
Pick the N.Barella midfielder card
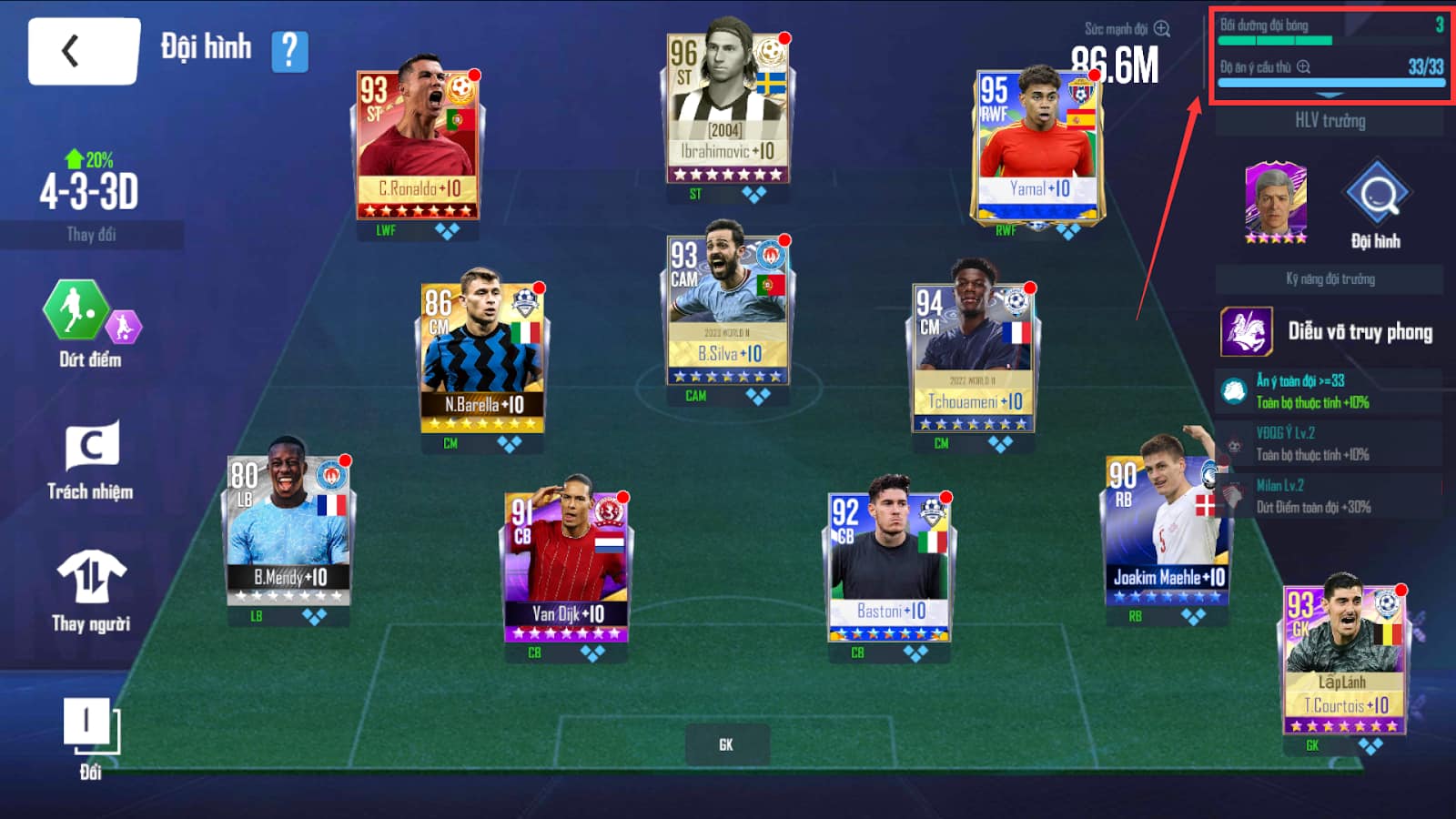coord(482,357)
